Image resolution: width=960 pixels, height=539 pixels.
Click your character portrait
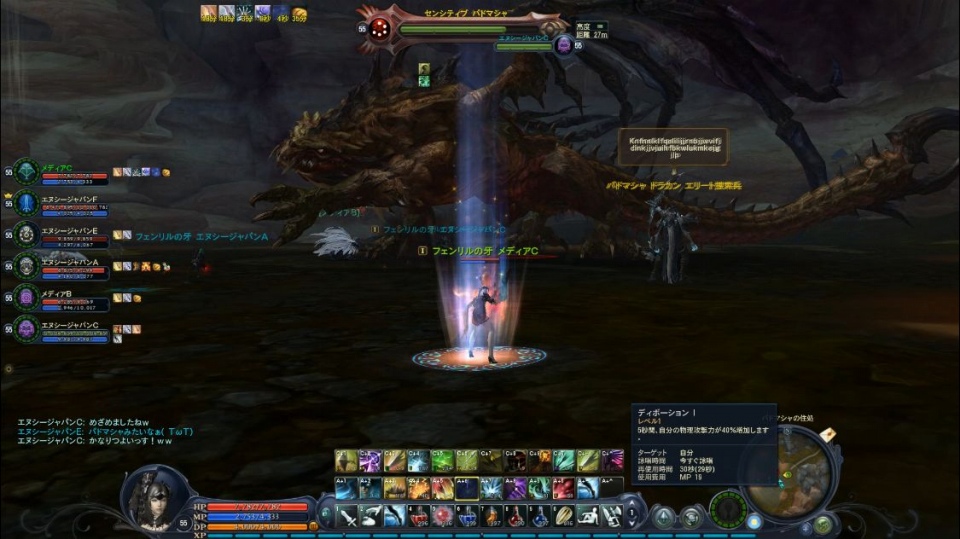[157, 496]
